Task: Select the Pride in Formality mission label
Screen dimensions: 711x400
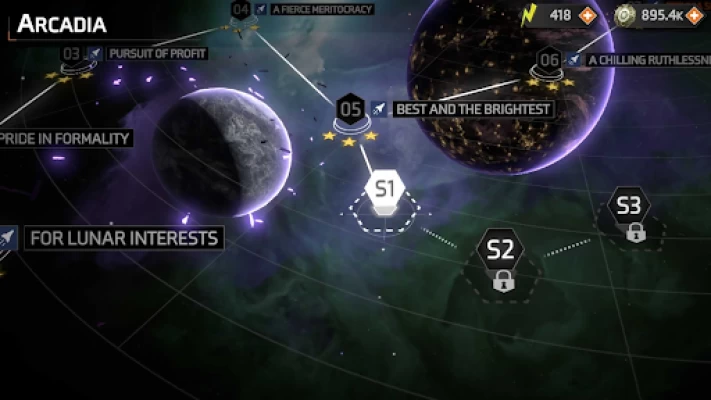Action: pyautogui.click(x=66, y=138)
